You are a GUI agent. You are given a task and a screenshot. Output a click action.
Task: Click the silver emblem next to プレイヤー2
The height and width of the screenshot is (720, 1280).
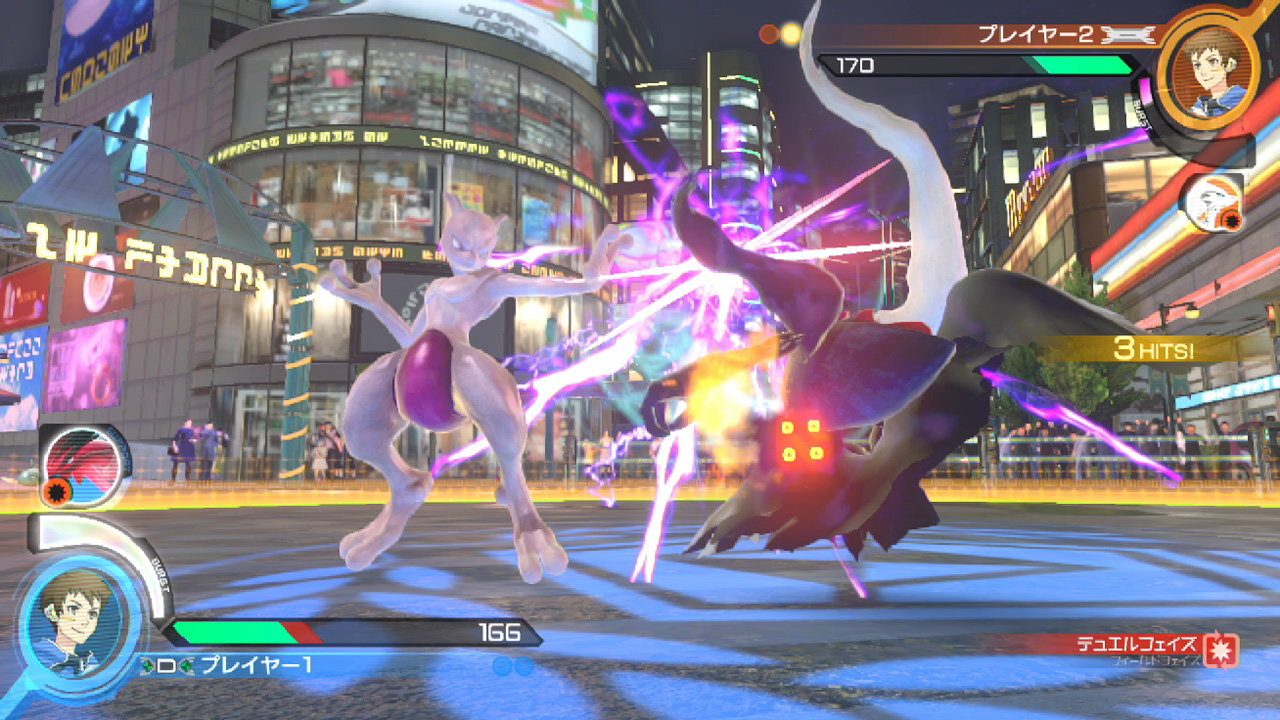point(1127,34)
